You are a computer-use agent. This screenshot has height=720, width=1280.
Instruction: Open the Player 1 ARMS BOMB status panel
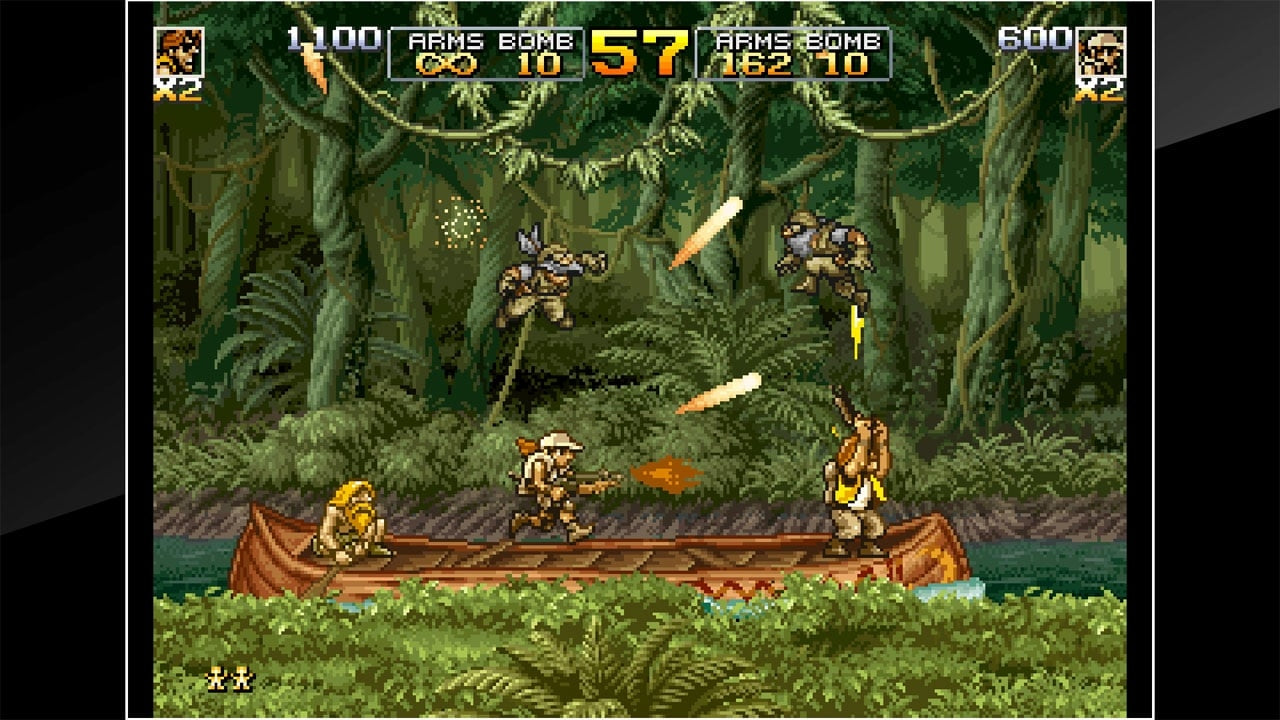[487, 53]
